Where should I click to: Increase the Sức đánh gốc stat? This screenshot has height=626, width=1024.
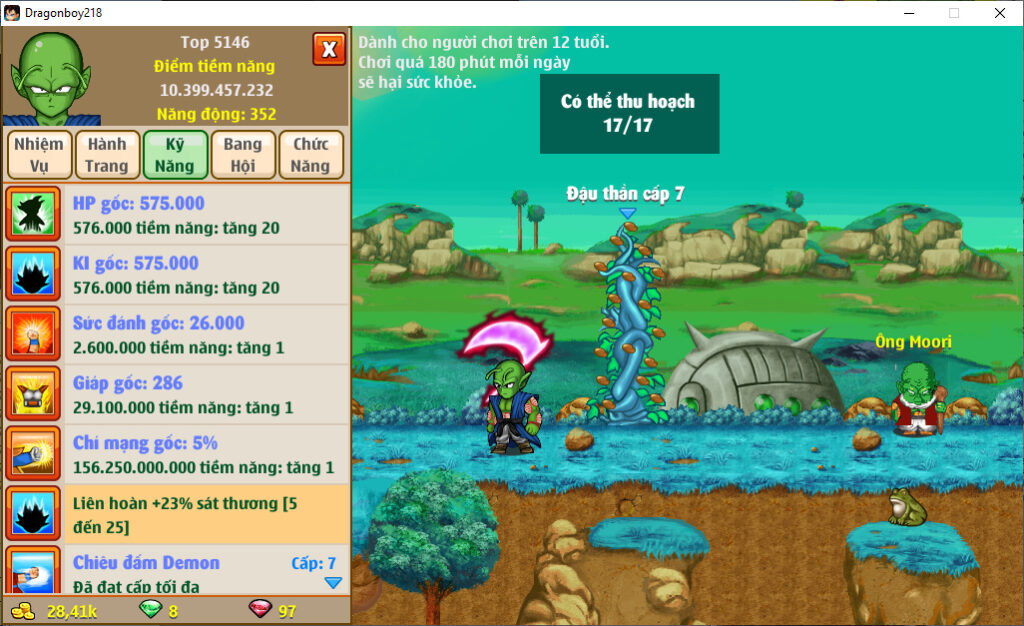click(176, 335)
